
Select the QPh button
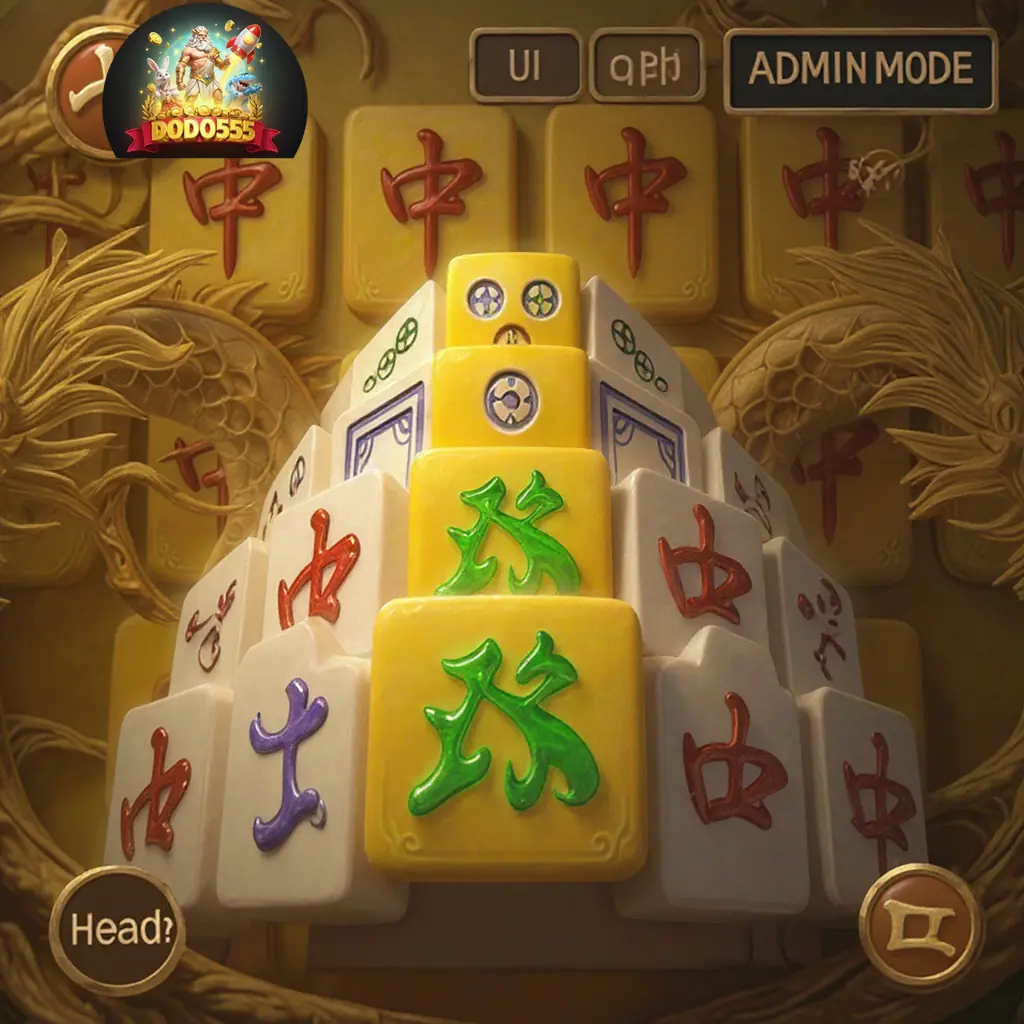(x=647, y=66)
